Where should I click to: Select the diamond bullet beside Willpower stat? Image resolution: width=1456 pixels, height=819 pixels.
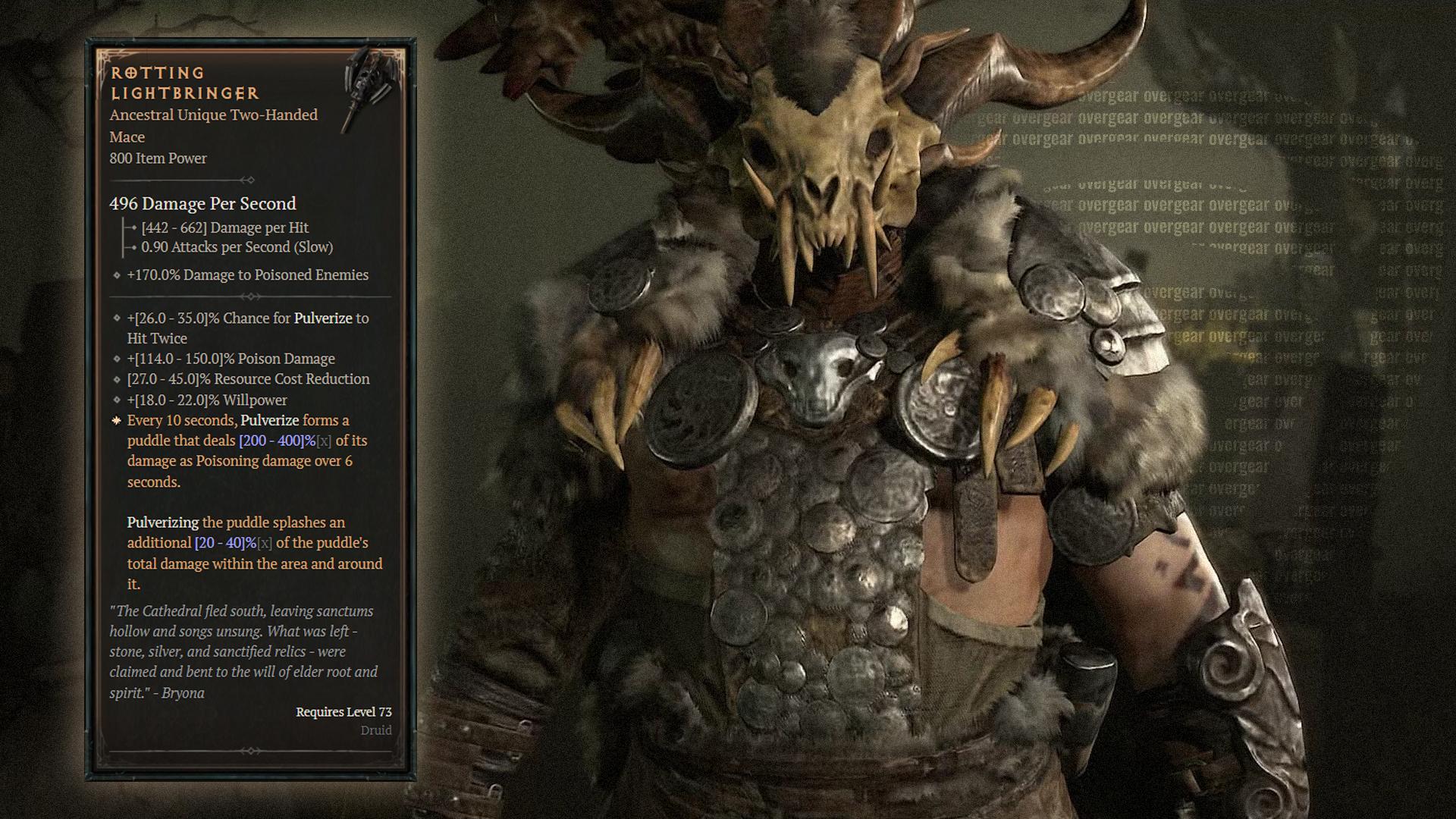pos(115,400)
